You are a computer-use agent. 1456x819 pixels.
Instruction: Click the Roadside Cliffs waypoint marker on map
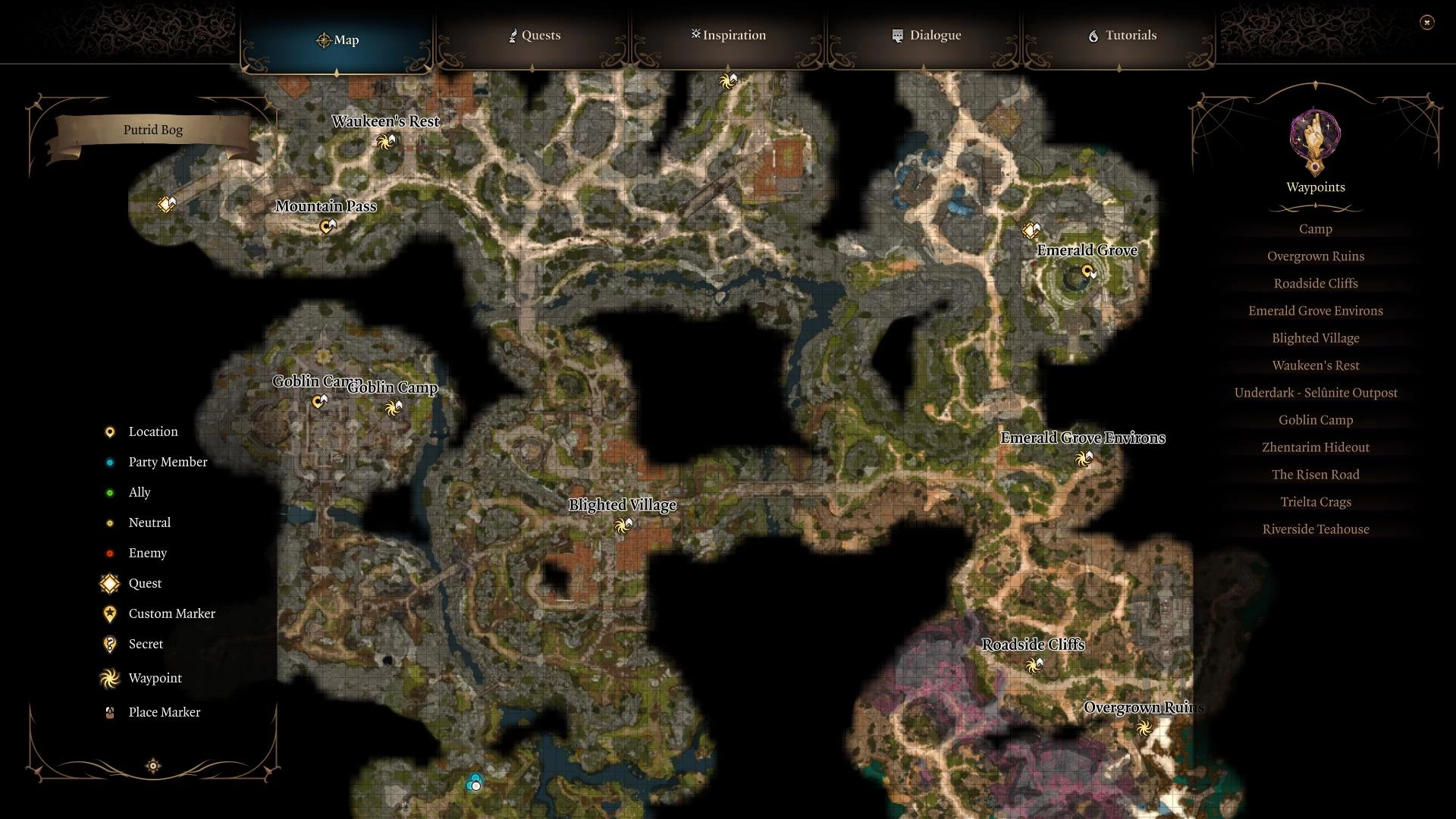pos(1033,665)
